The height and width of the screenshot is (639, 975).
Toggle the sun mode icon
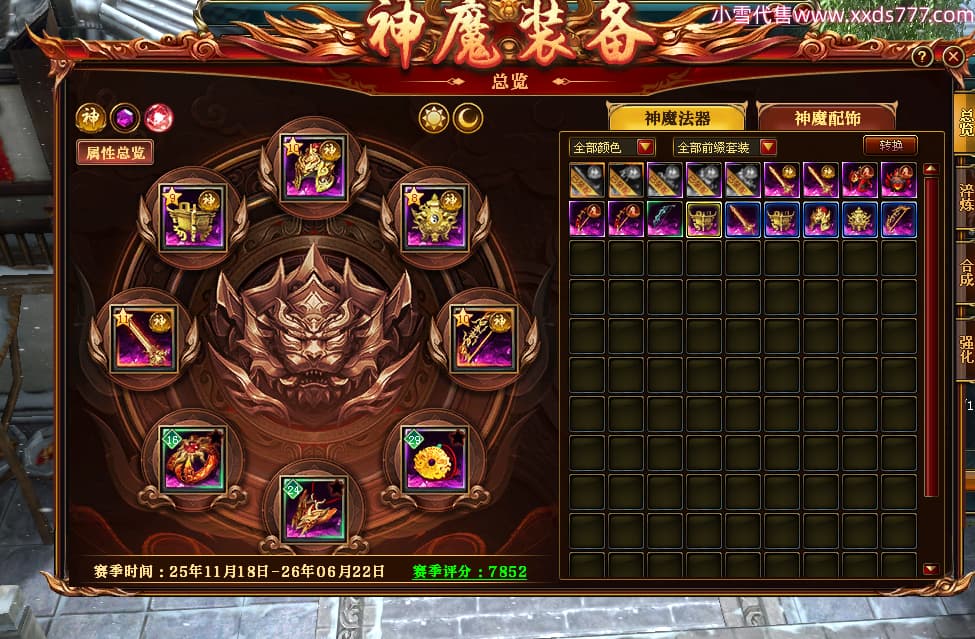click(434, 119)
